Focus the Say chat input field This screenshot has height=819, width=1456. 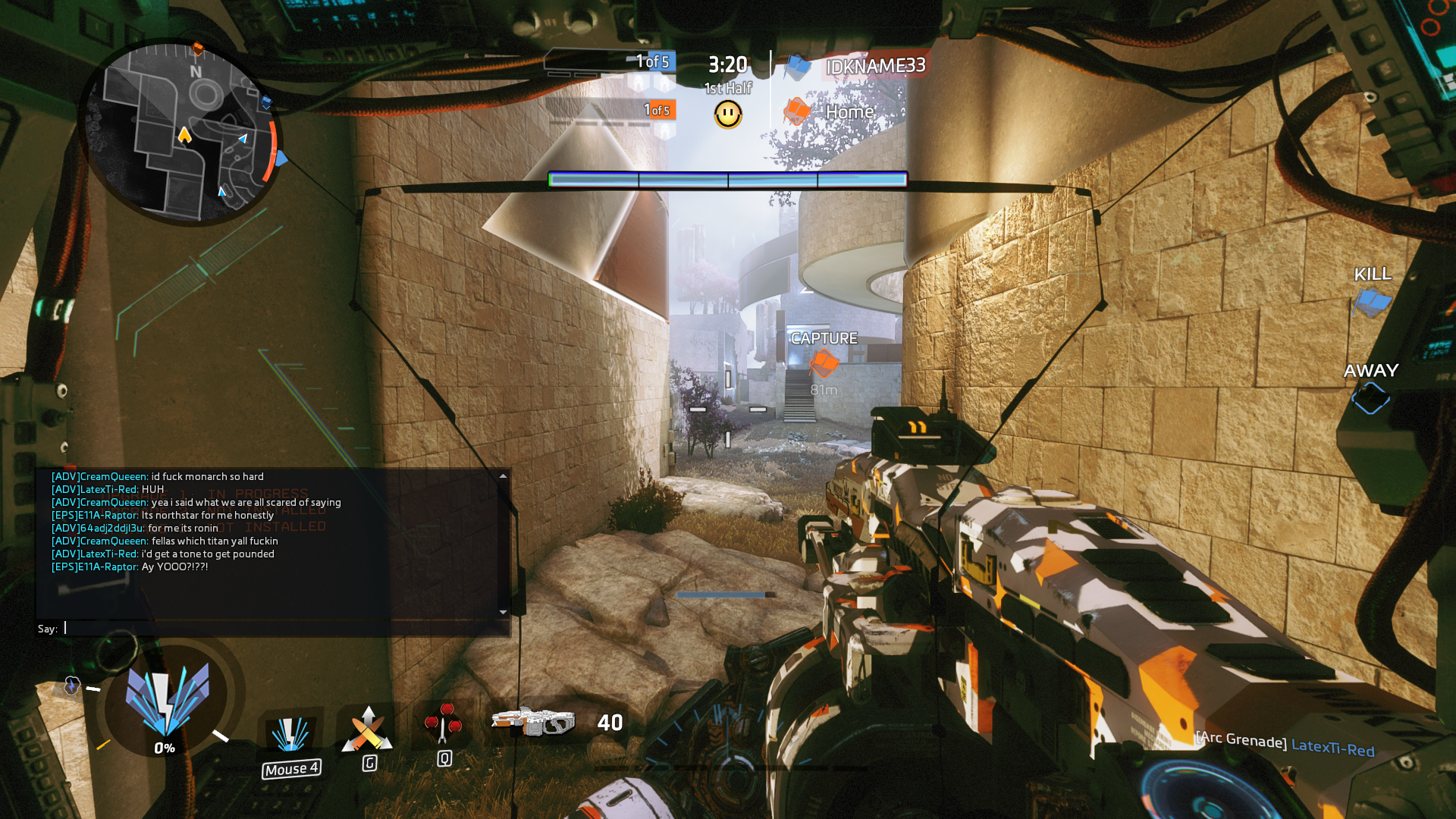pos(281,628)
